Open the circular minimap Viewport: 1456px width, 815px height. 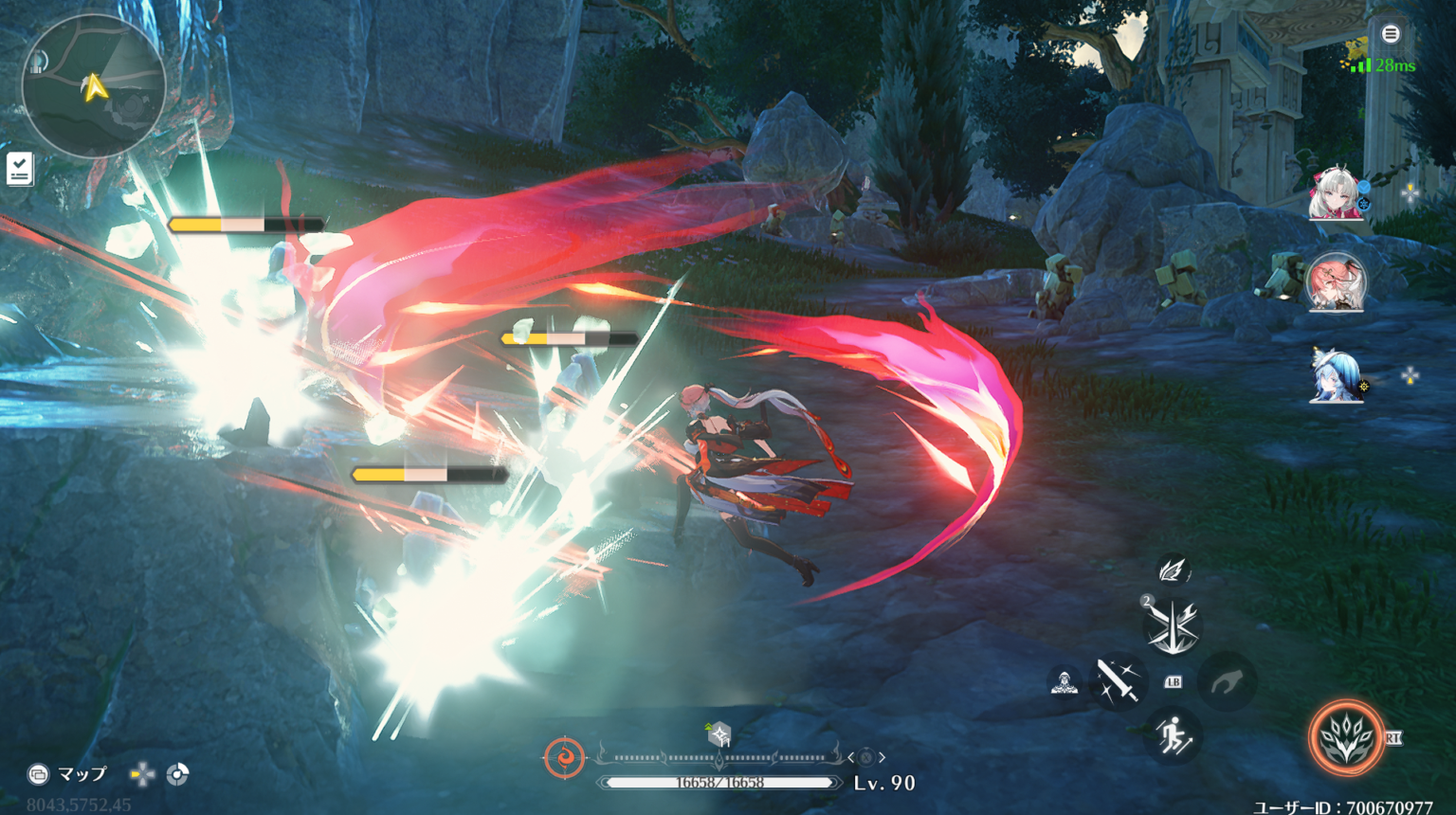93,87
